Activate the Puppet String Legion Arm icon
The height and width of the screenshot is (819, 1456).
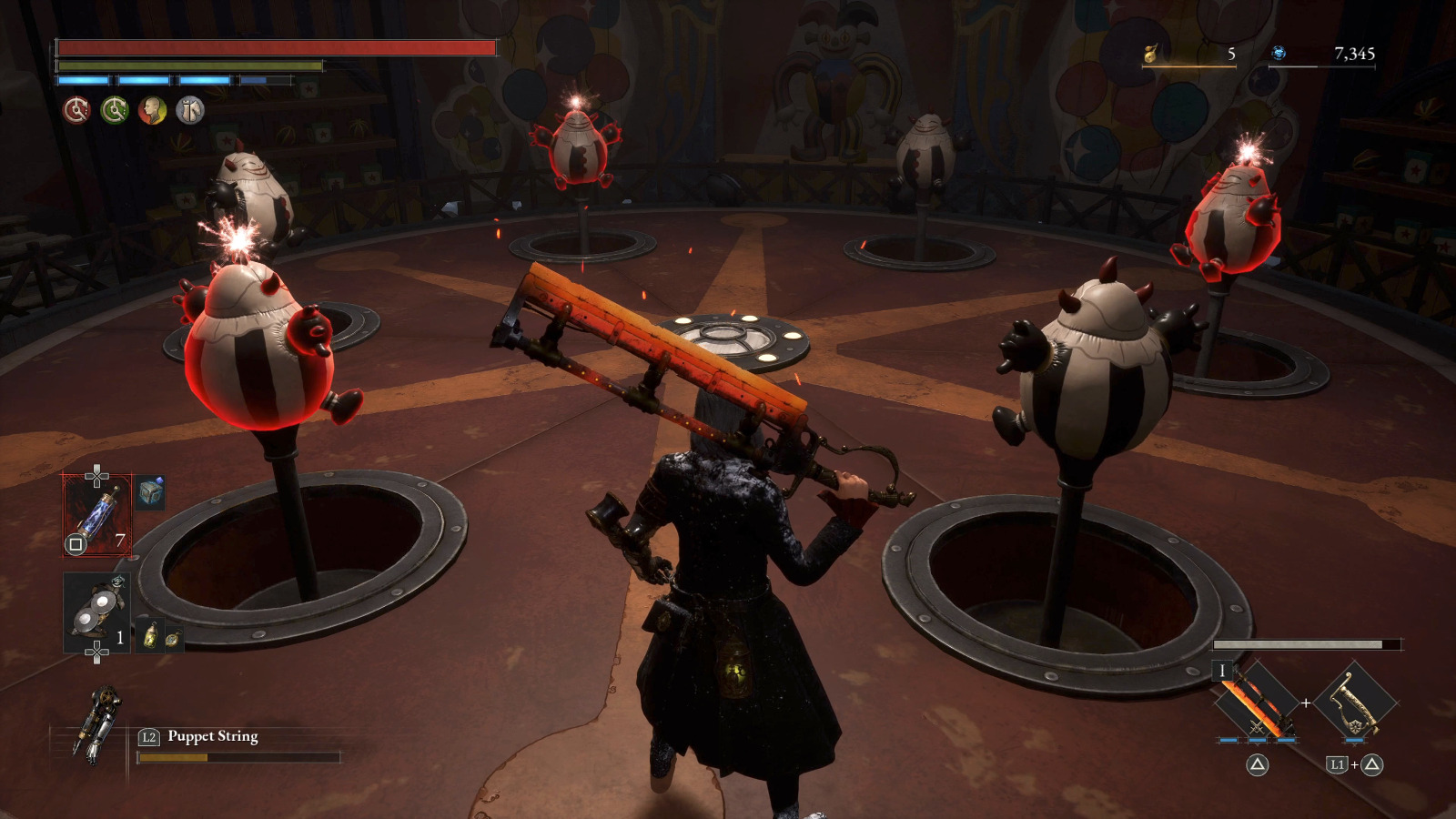[97, 723]
